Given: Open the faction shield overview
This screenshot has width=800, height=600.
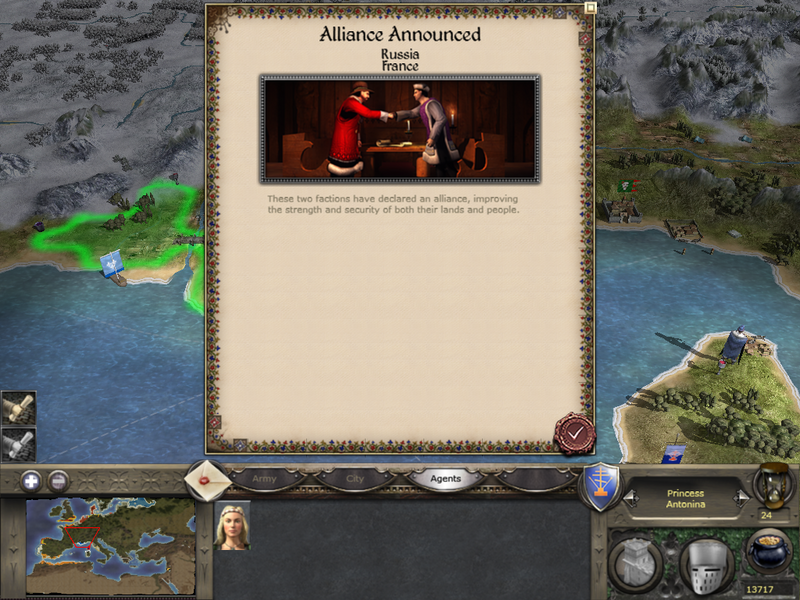Looking at the screenshot, I should 599,486.
